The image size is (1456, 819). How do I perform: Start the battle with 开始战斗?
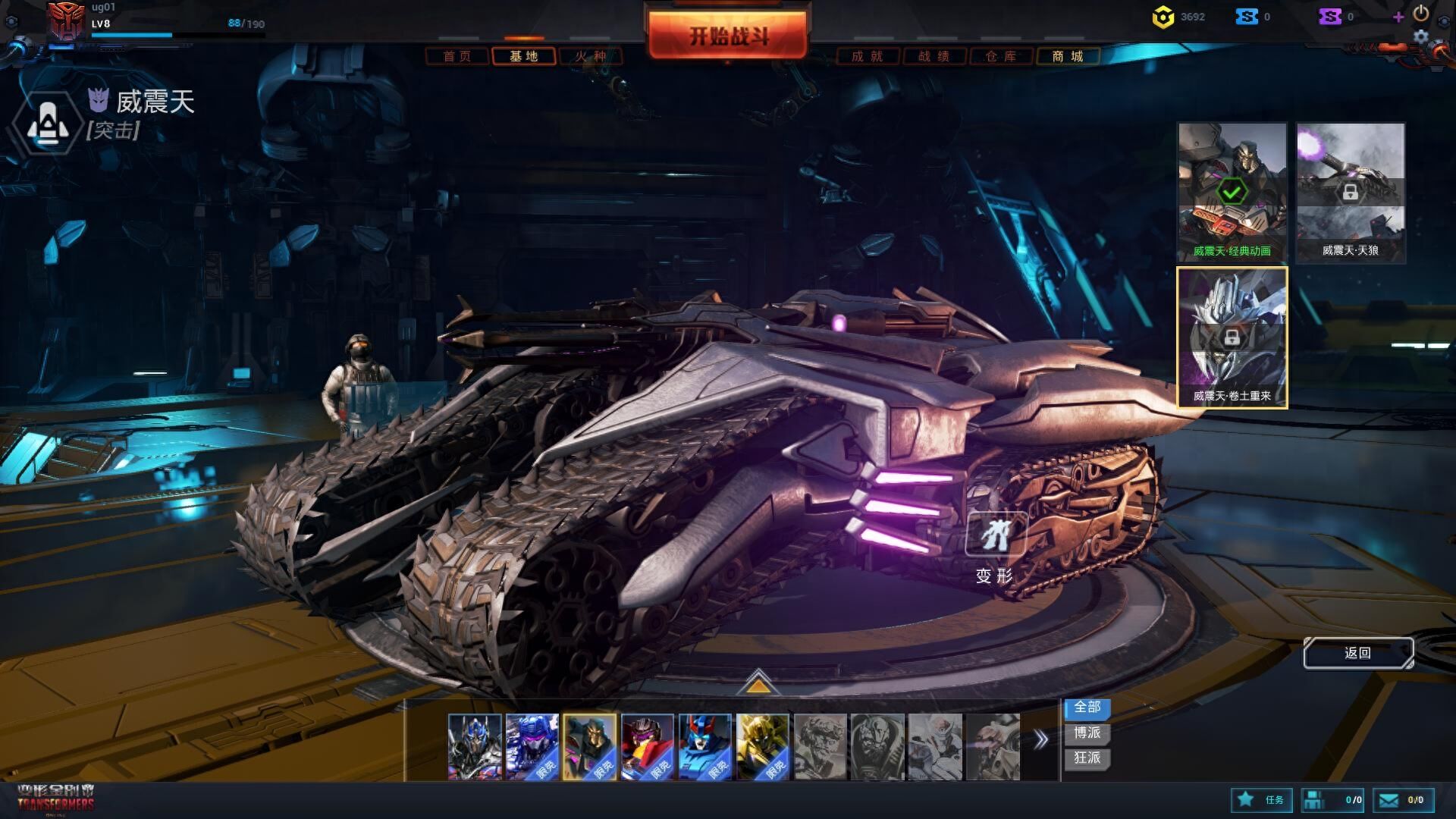click(x=728, y=36)
